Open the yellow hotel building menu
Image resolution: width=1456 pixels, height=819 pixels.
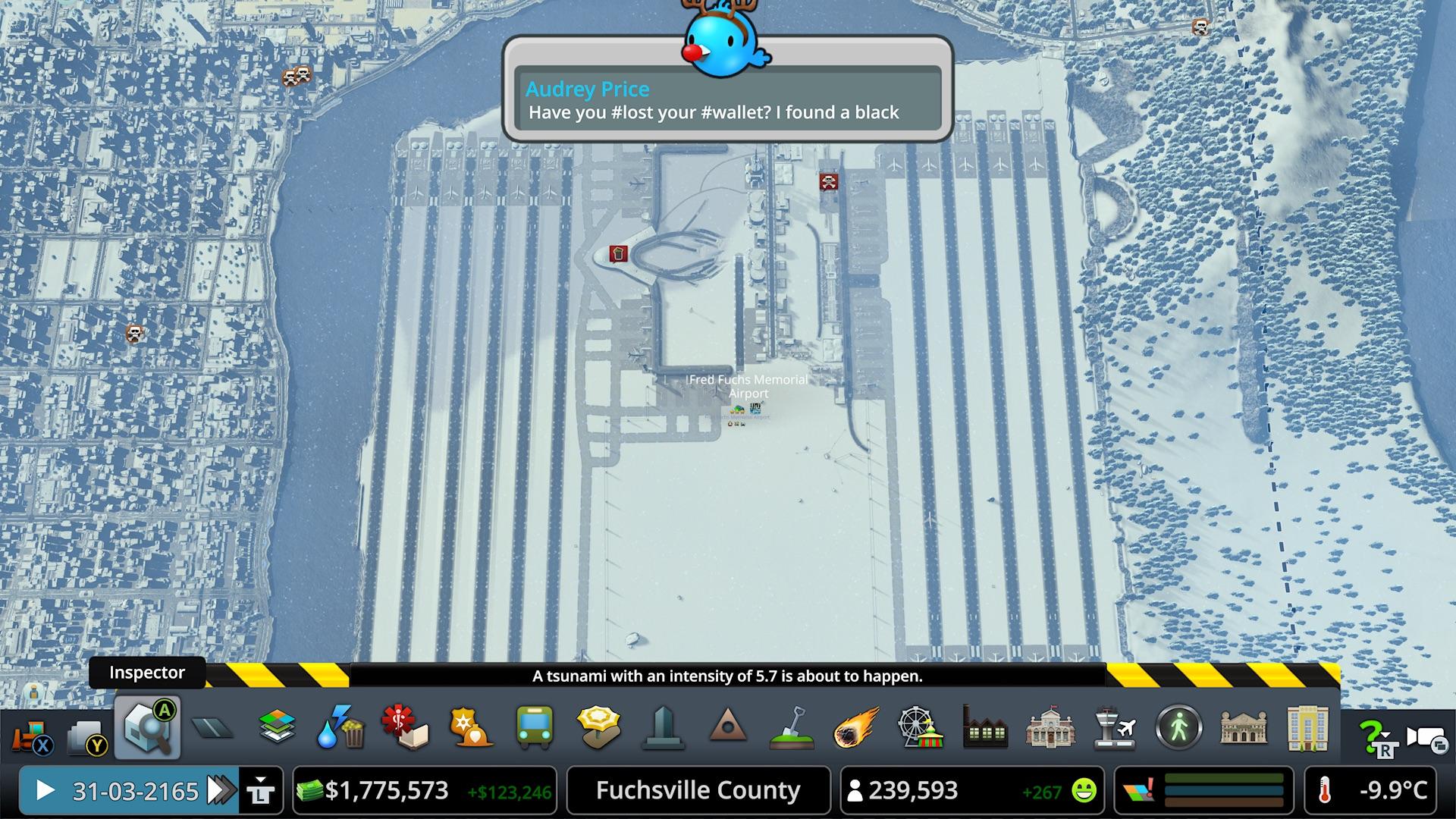[x=1308, y=729]
